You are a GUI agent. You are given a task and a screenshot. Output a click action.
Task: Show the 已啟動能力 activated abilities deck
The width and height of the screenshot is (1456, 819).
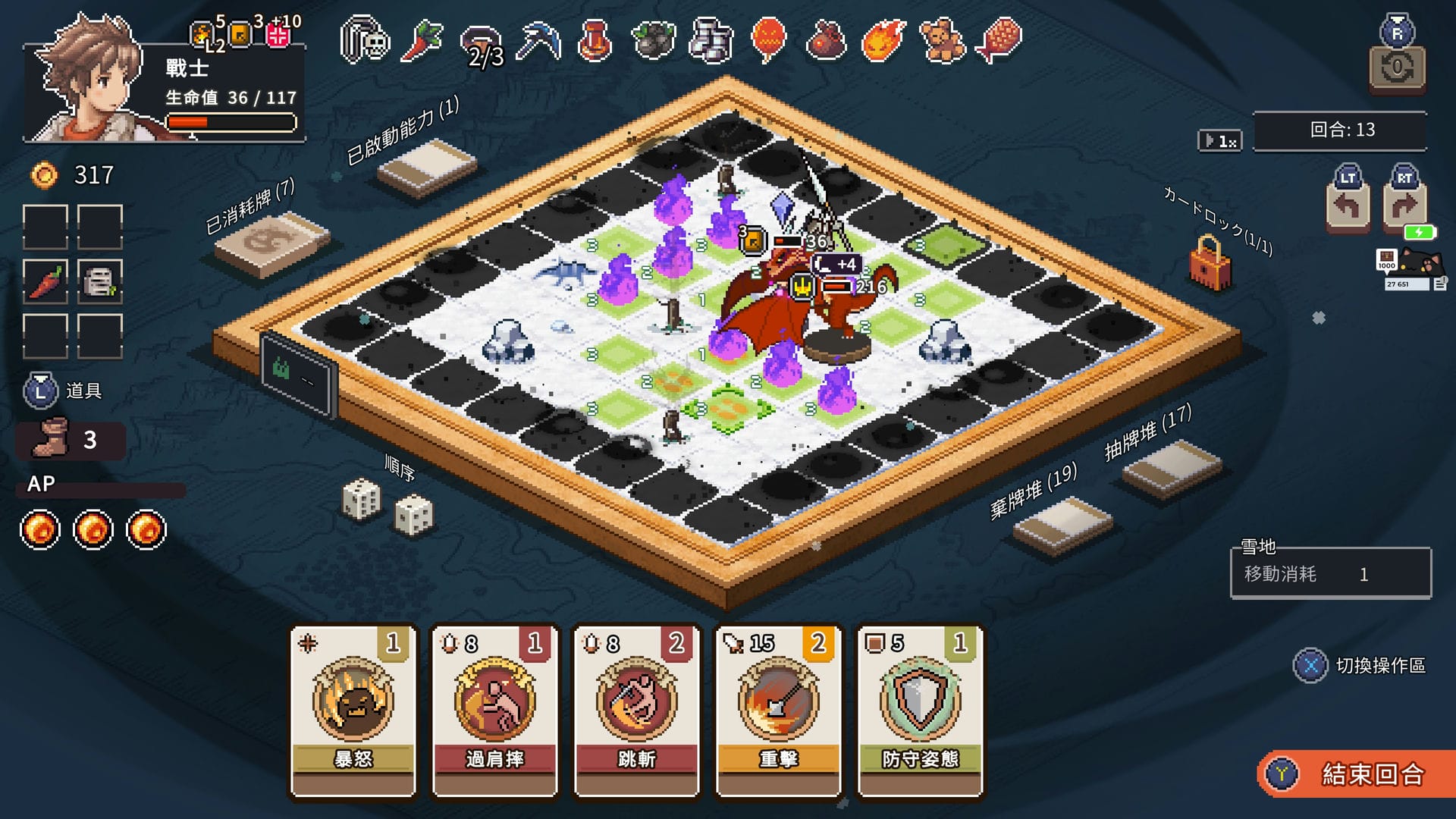[427, 165]
